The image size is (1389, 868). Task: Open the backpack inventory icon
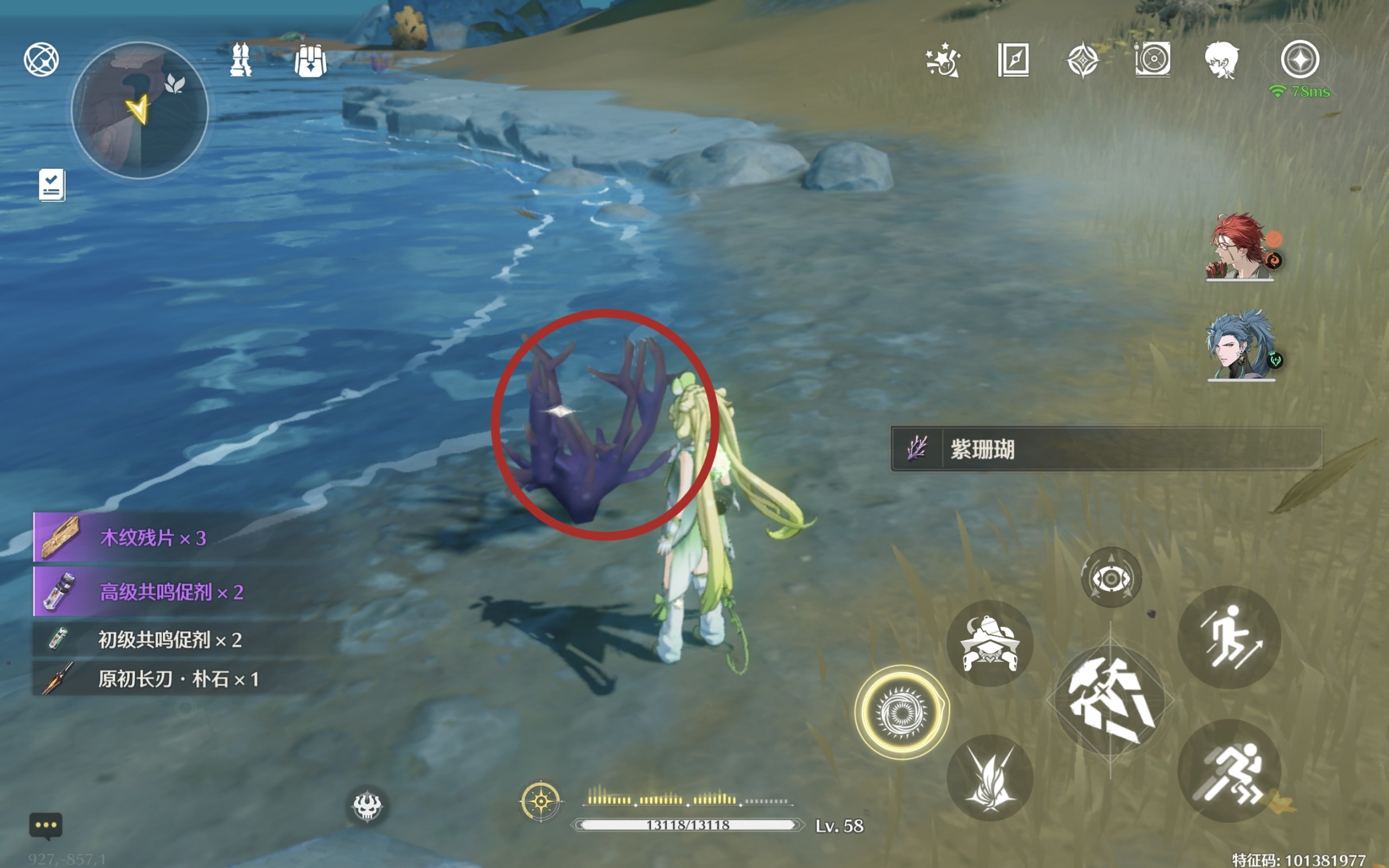310,60
